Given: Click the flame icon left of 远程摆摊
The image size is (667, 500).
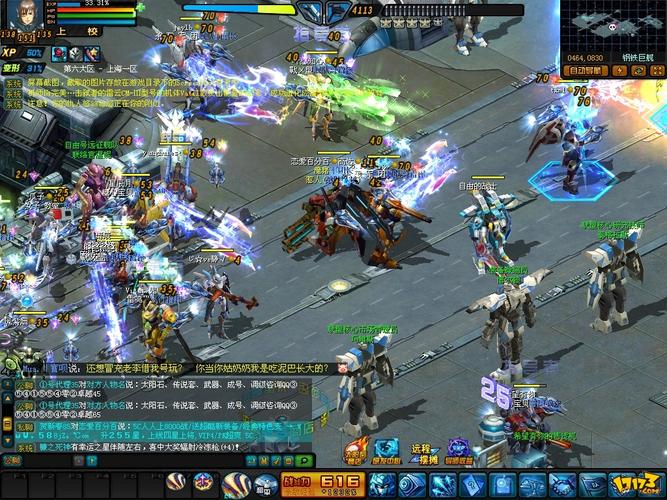Looking at the screenshot, I should point(357,453).
